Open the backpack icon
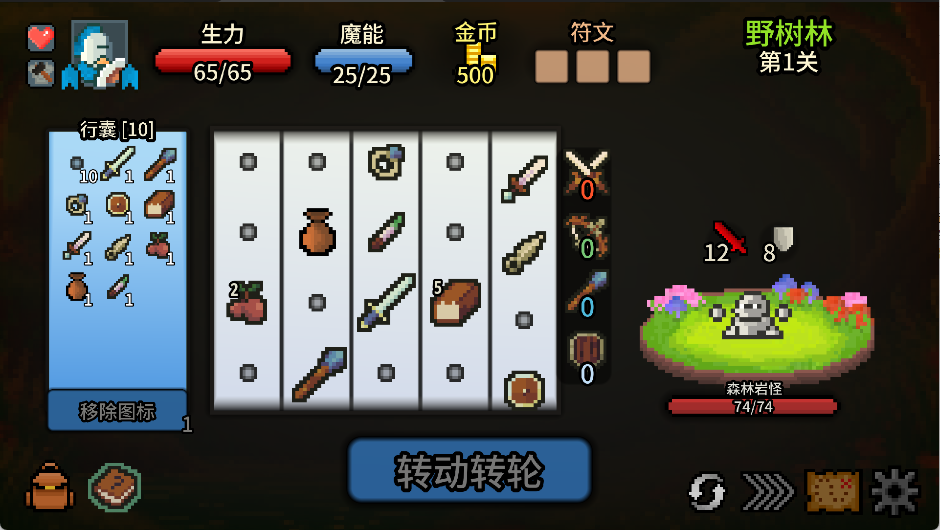Viewport: 940px width, 530px height. [48, 489]
